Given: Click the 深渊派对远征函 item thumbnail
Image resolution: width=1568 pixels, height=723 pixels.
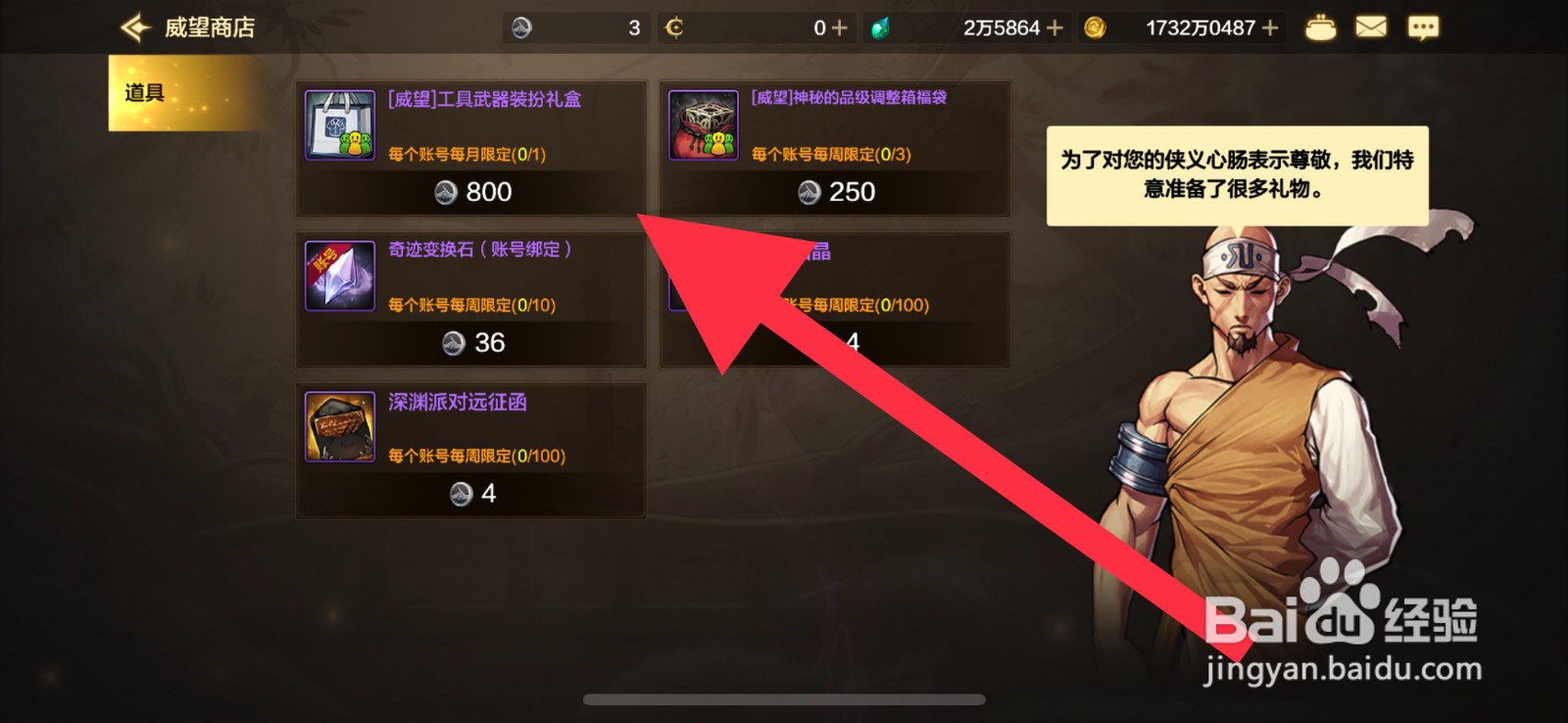Looking at the screenshot, I should tap(339, 426).
